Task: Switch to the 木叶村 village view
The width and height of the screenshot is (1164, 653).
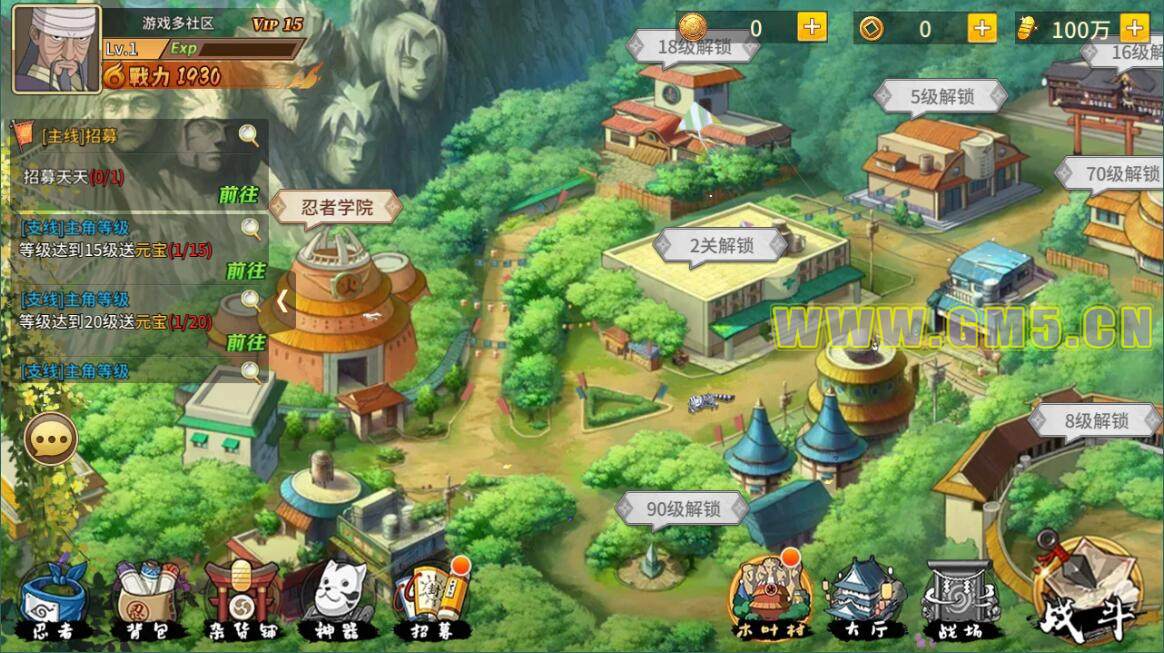Action: click(x=770, y=598)
